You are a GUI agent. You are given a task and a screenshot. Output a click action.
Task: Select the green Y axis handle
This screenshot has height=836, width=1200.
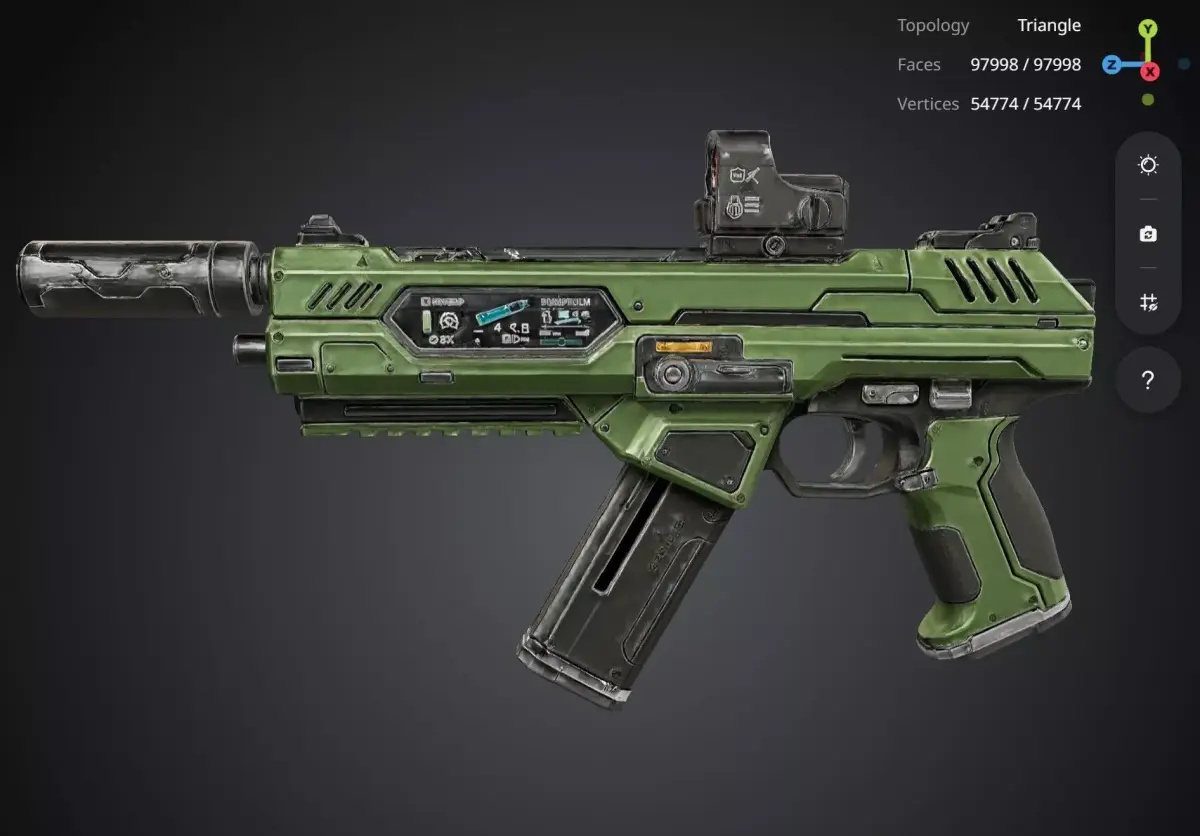point(1148,29)
